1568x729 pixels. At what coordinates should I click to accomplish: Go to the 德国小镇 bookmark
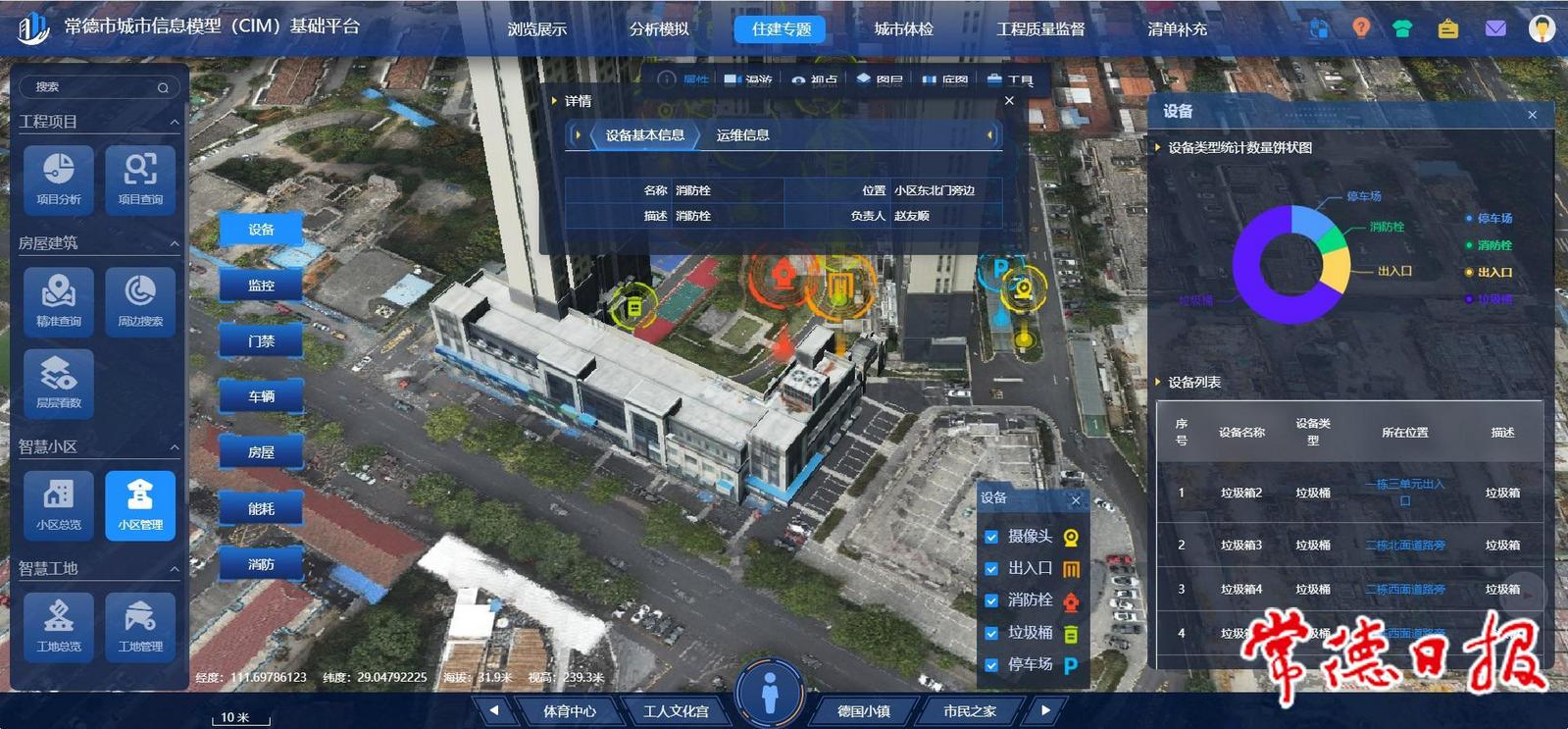coord(863,710)
